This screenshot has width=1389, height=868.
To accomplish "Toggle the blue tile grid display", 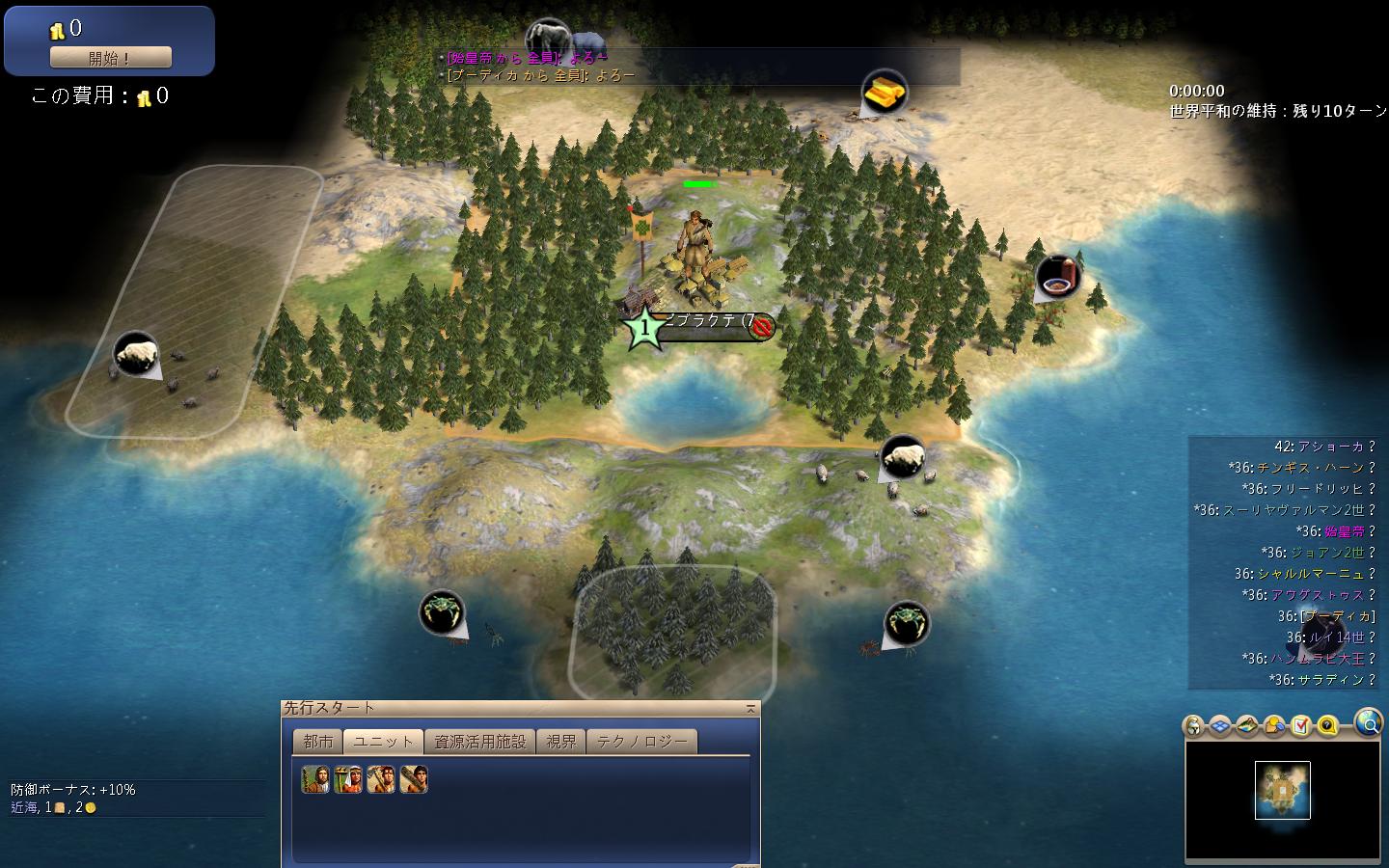I will [x=1220, y=725].
